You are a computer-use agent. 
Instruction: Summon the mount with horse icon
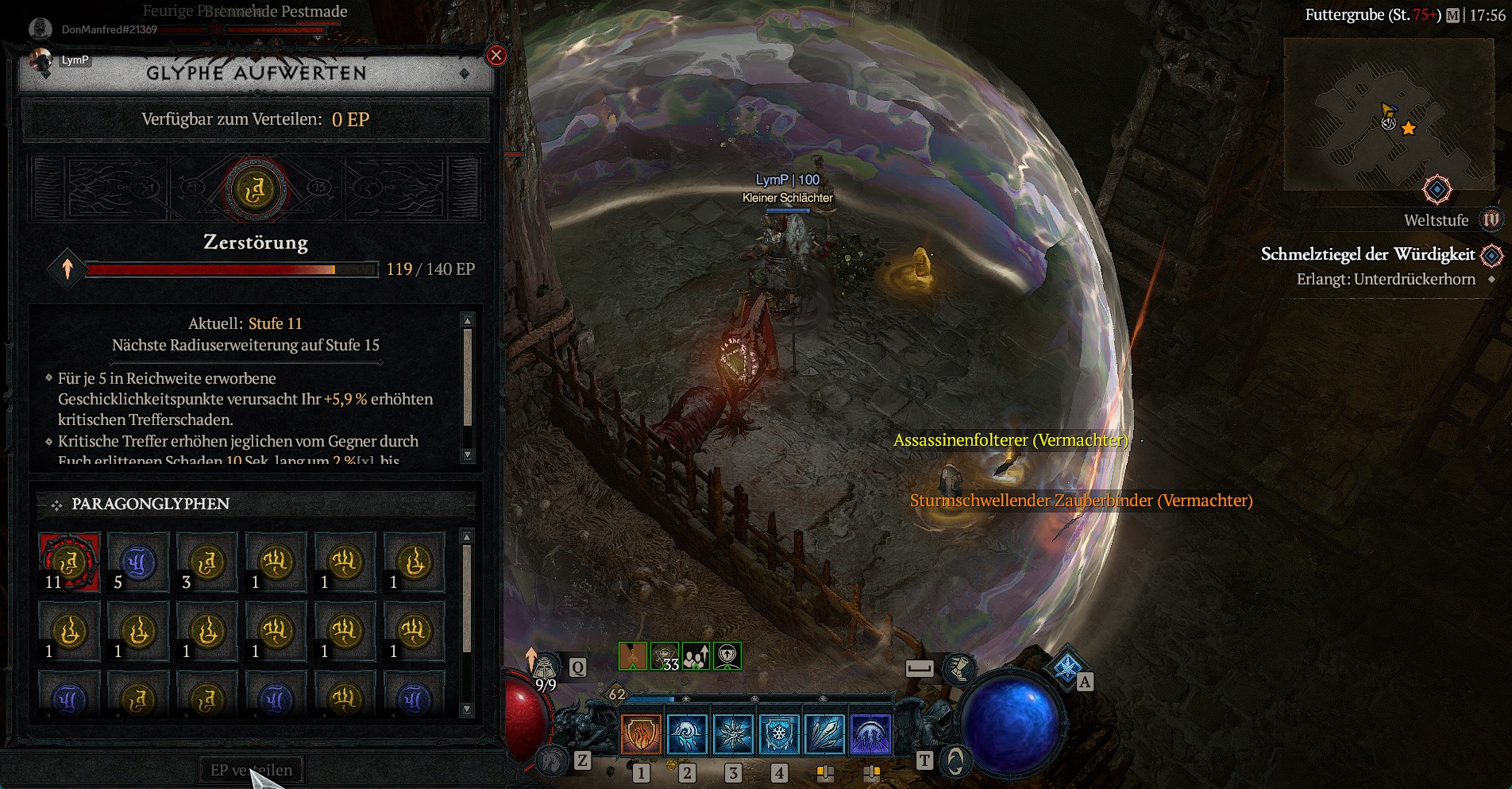pyautogui.click(x=551, y=761)
